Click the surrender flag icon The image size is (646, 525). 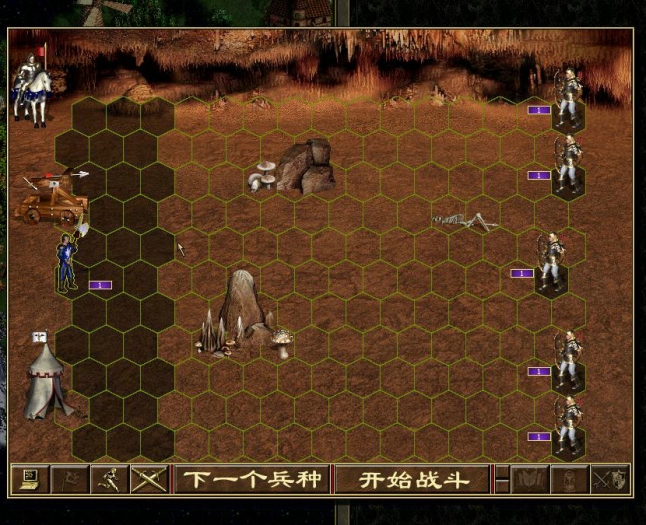67,480
